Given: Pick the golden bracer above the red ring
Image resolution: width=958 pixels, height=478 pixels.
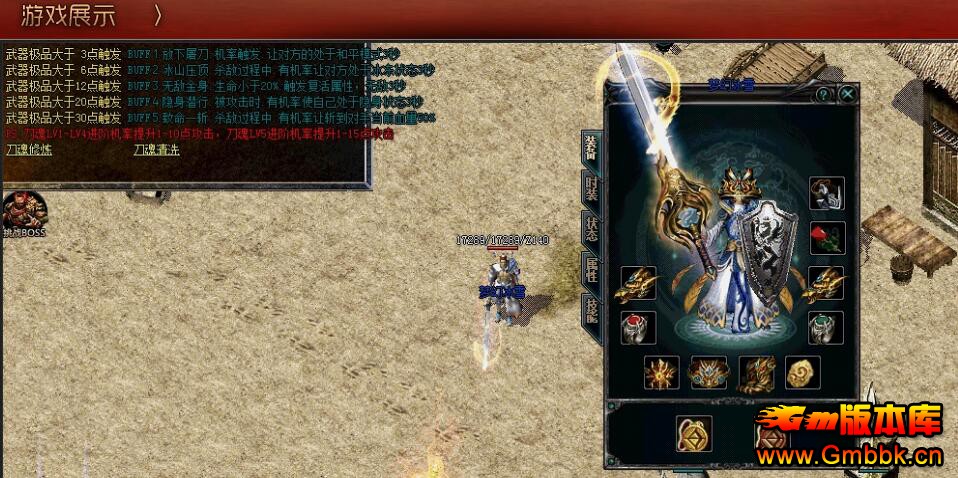Looking at the screenshot, I should pos(637,284).
